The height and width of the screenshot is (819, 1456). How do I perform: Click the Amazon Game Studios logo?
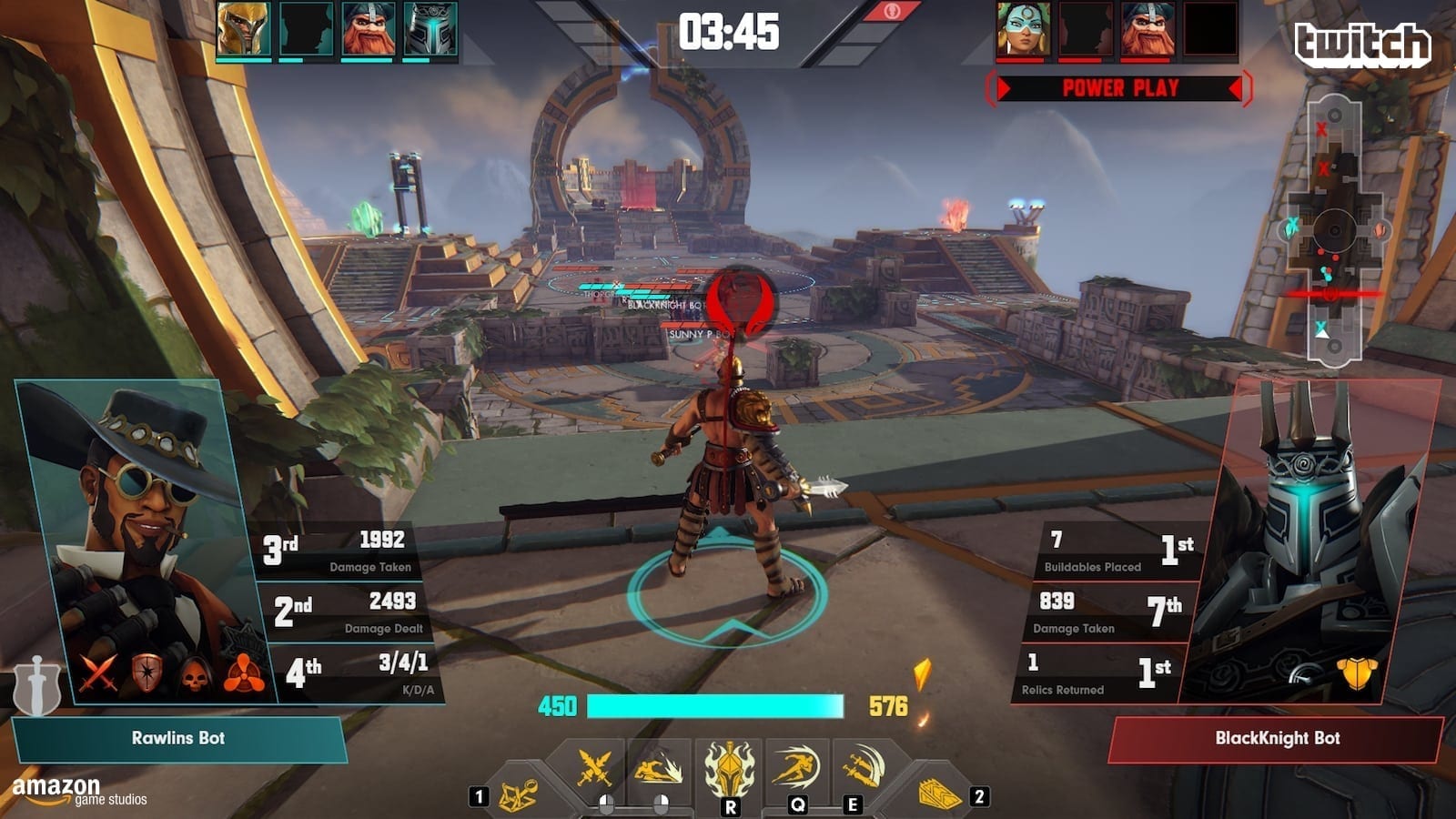(x=77, y=791)
